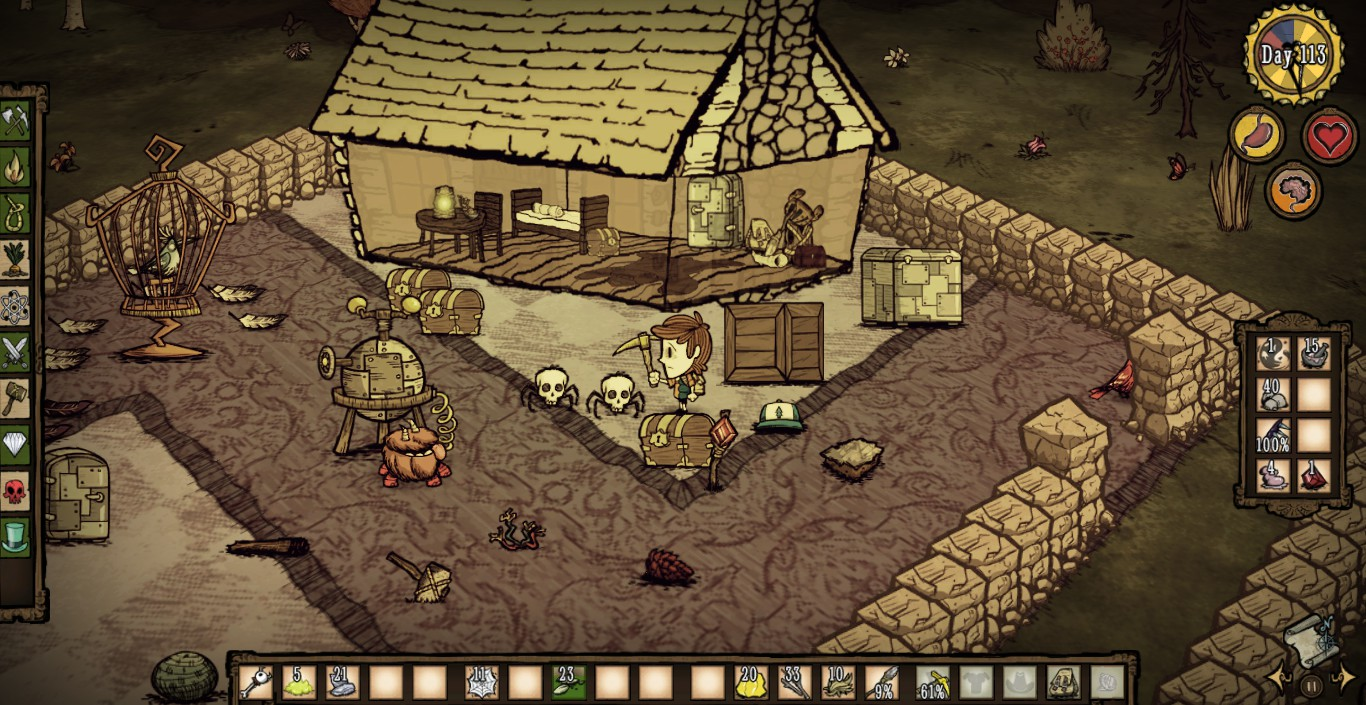
Task: Select the red gem in backpack
Action: tap(1314, 476)
